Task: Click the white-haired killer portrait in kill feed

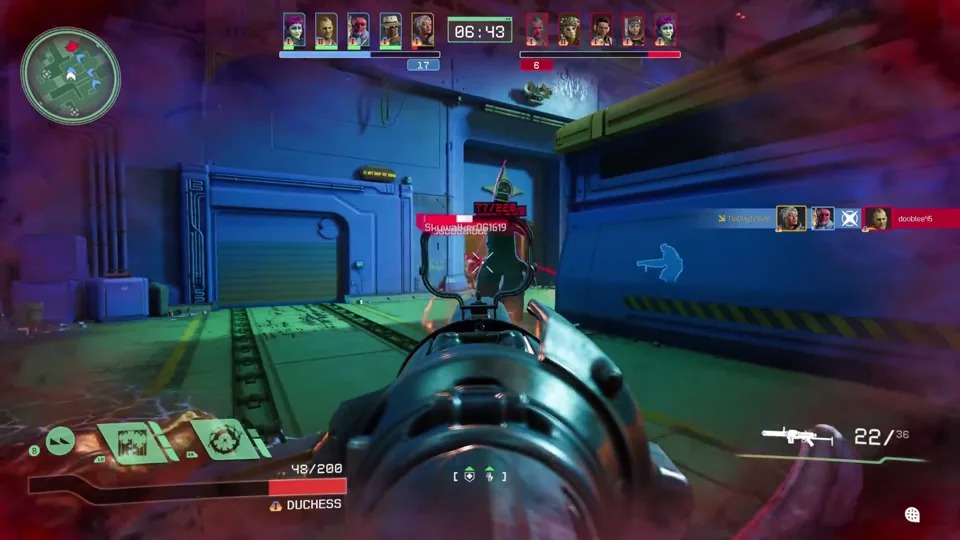Action: [x=791, y=218]
